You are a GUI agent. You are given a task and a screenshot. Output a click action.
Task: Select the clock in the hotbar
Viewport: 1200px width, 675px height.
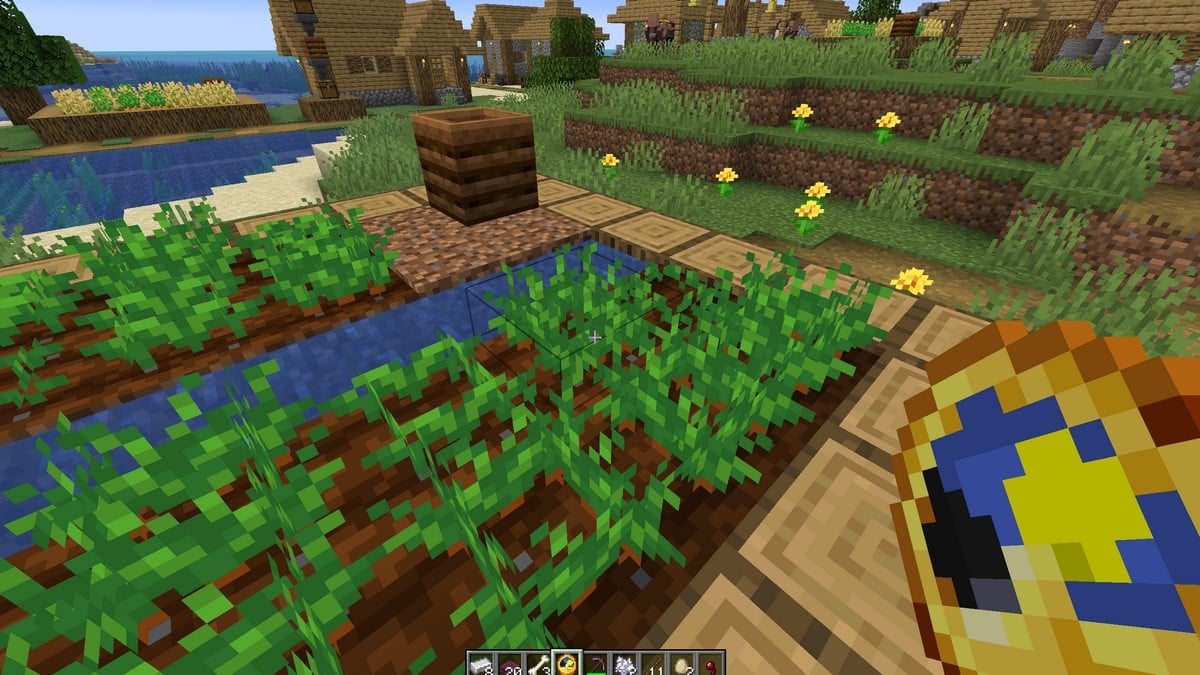pyautogui.click(x=568, y=663)
